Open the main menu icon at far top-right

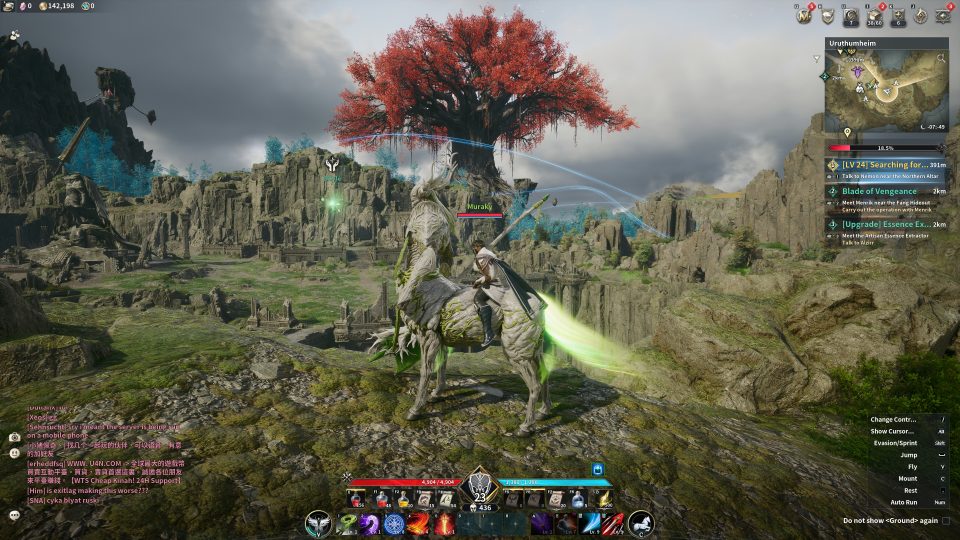pyautogui.click(x=942, y=15)
